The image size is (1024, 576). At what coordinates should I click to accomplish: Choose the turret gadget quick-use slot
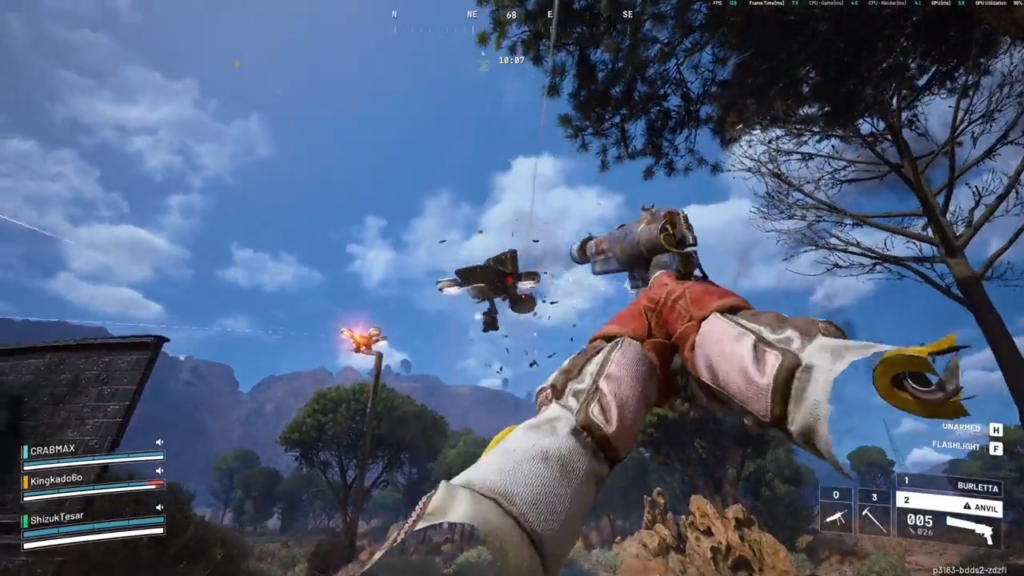pyautogui.click(x=836, y=511)
